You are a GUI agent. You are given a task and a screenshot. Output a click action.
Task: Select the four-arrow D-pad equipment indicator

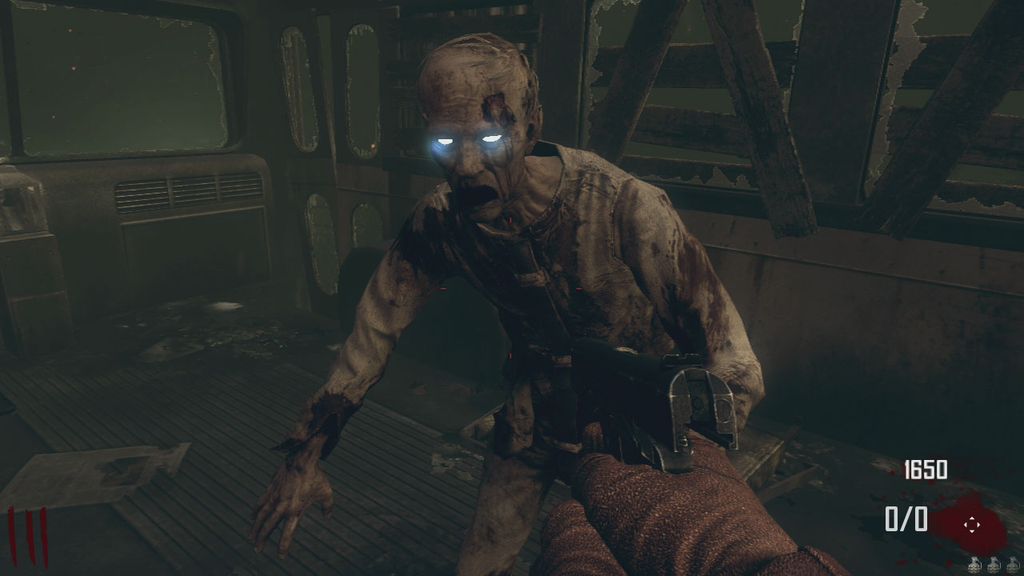click(970, 523)
